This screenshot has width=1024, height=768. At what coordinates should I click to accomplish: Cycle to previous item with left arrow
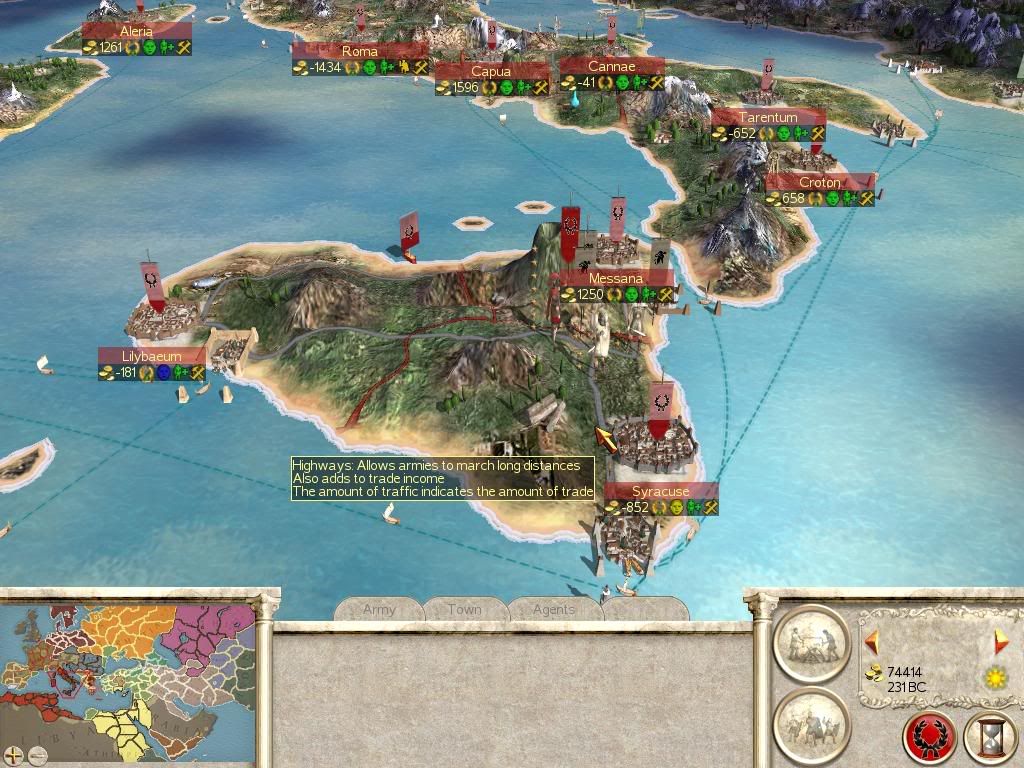click(x=871, y=642)
